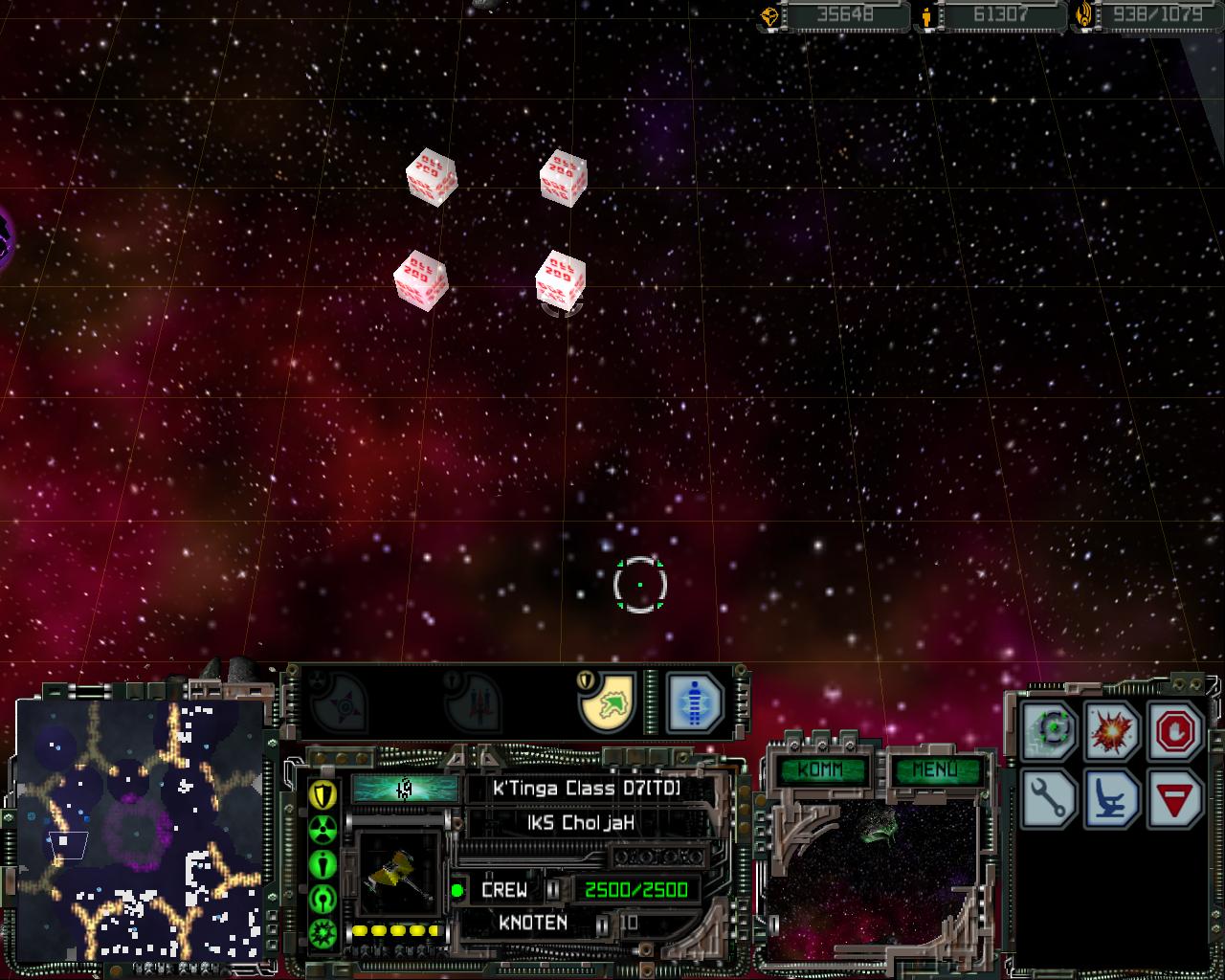Click the red downward triangle command
The image size is (1225, 980).
tap(1173, 797)
